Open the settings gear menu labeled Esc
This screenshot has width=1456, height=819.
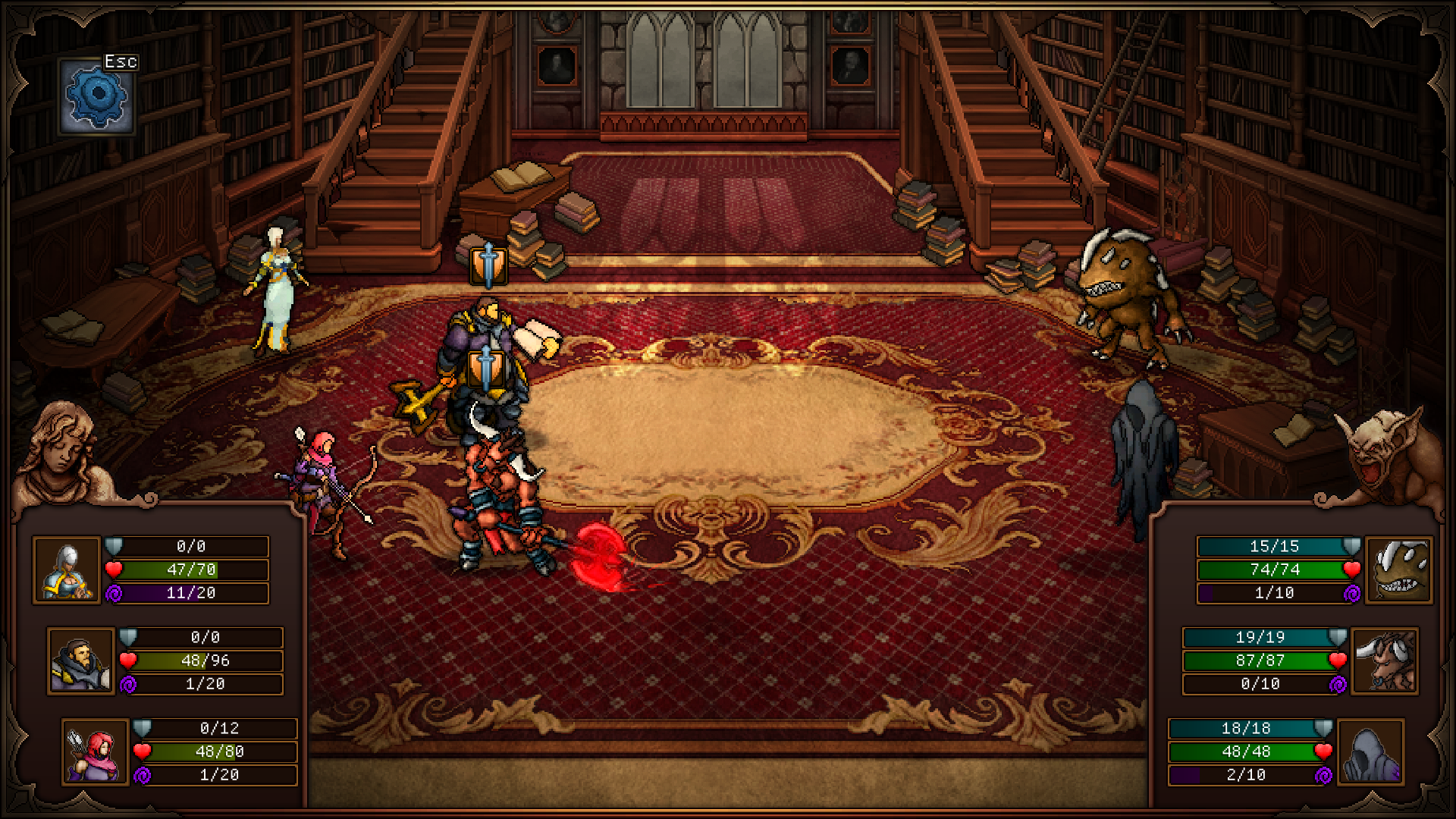tap(96, 95)
